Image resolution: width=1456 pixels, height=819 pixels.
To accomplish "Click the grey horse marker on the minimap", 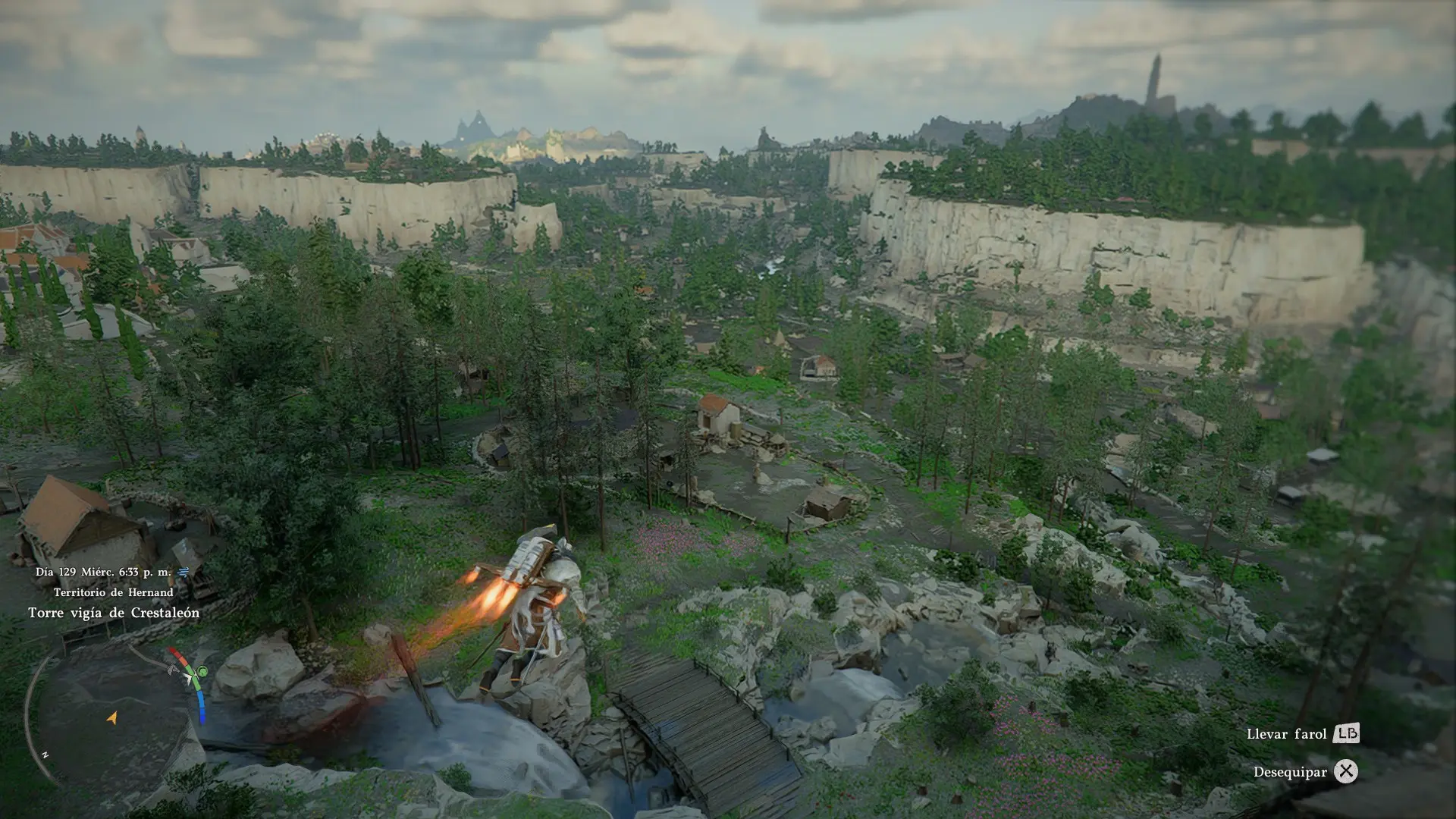I will [x=174, y=669].
